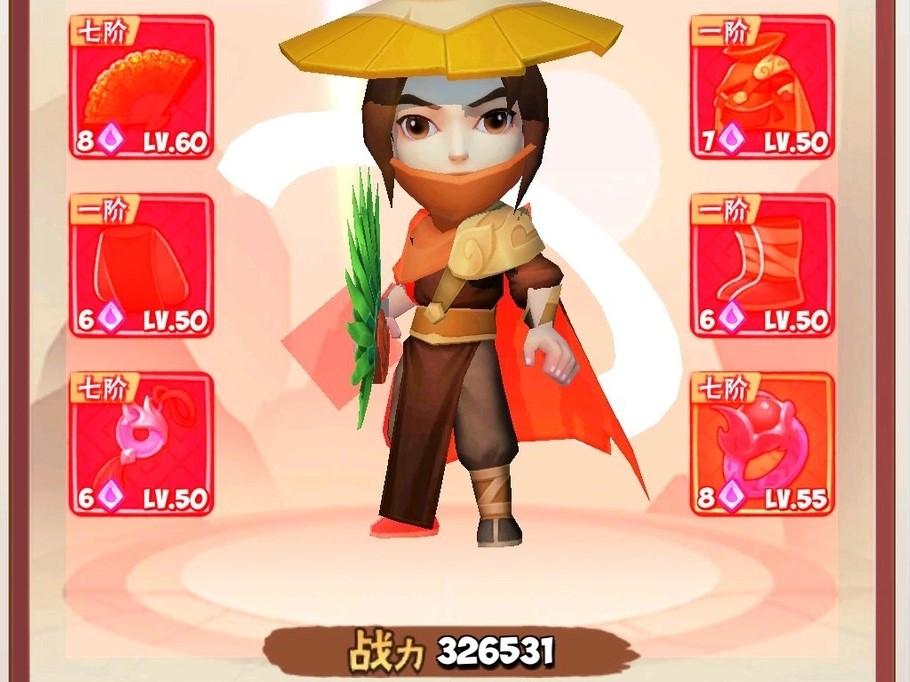Choose the pink ring slot LV.55
910x682 pixels.
762,444
